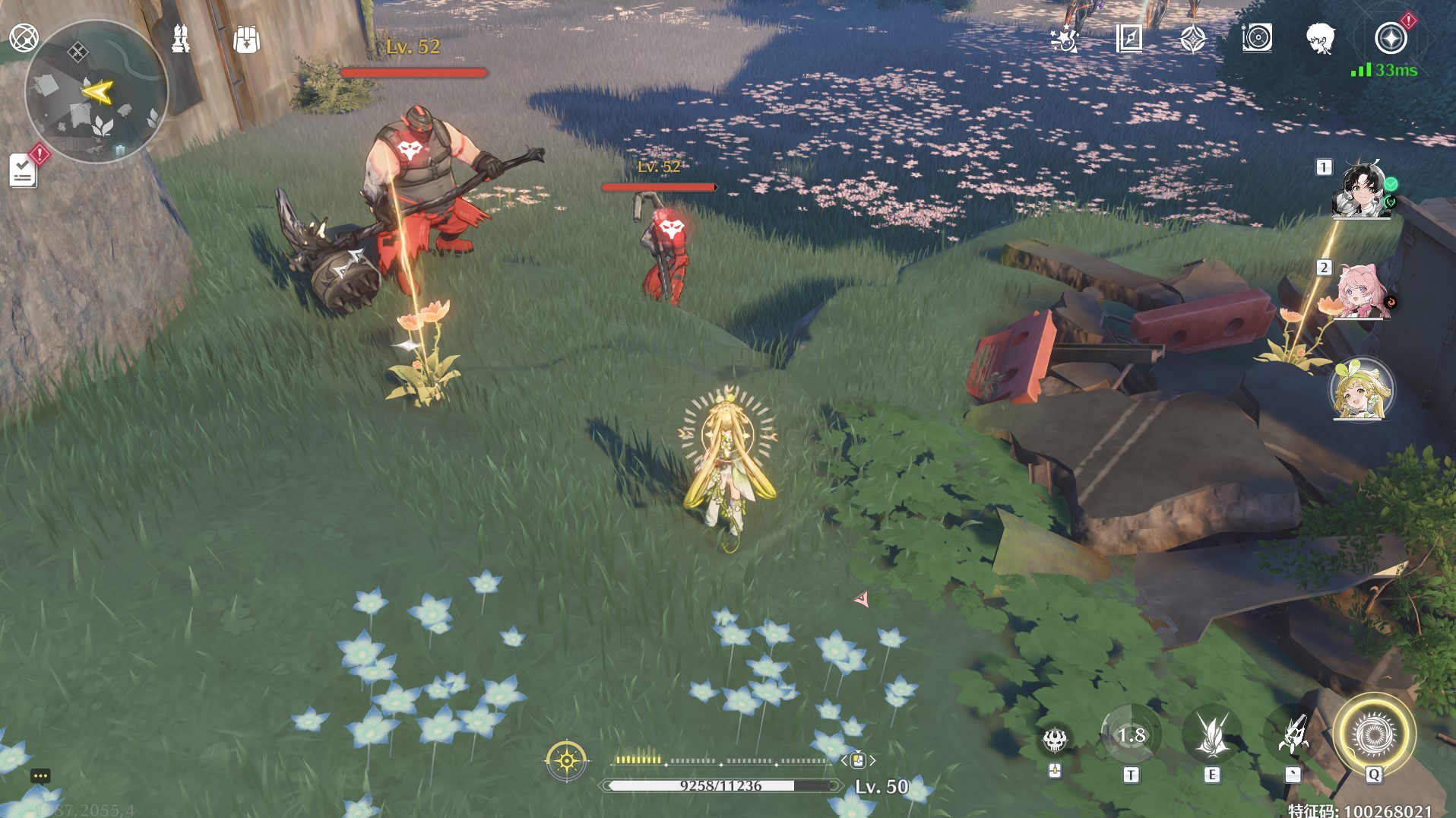The width and height of the screenshot is (1456, 818).
Task: Open the terminal menu with red alert
Action: point(1391,38)
